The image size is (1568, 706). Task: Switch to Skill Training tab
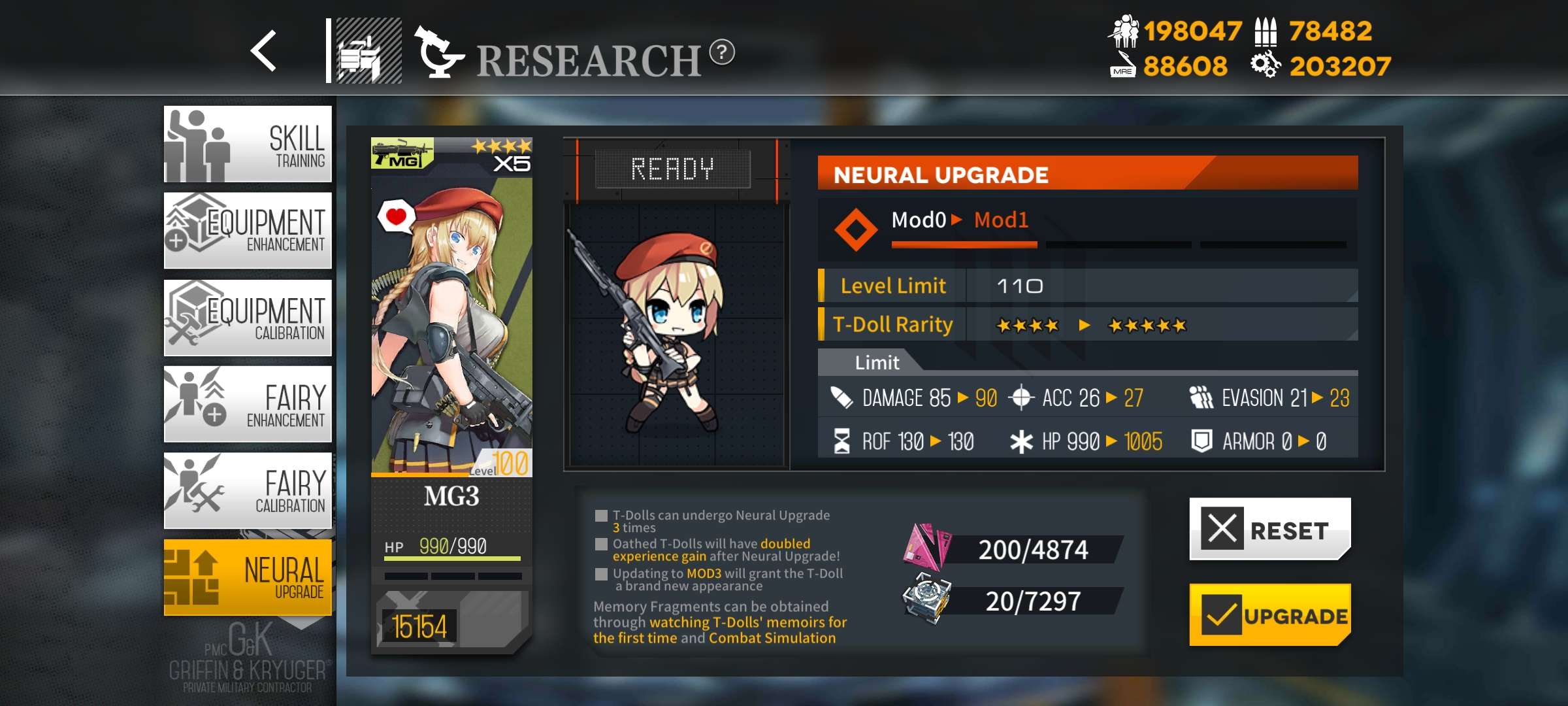(x=248, y=144)
